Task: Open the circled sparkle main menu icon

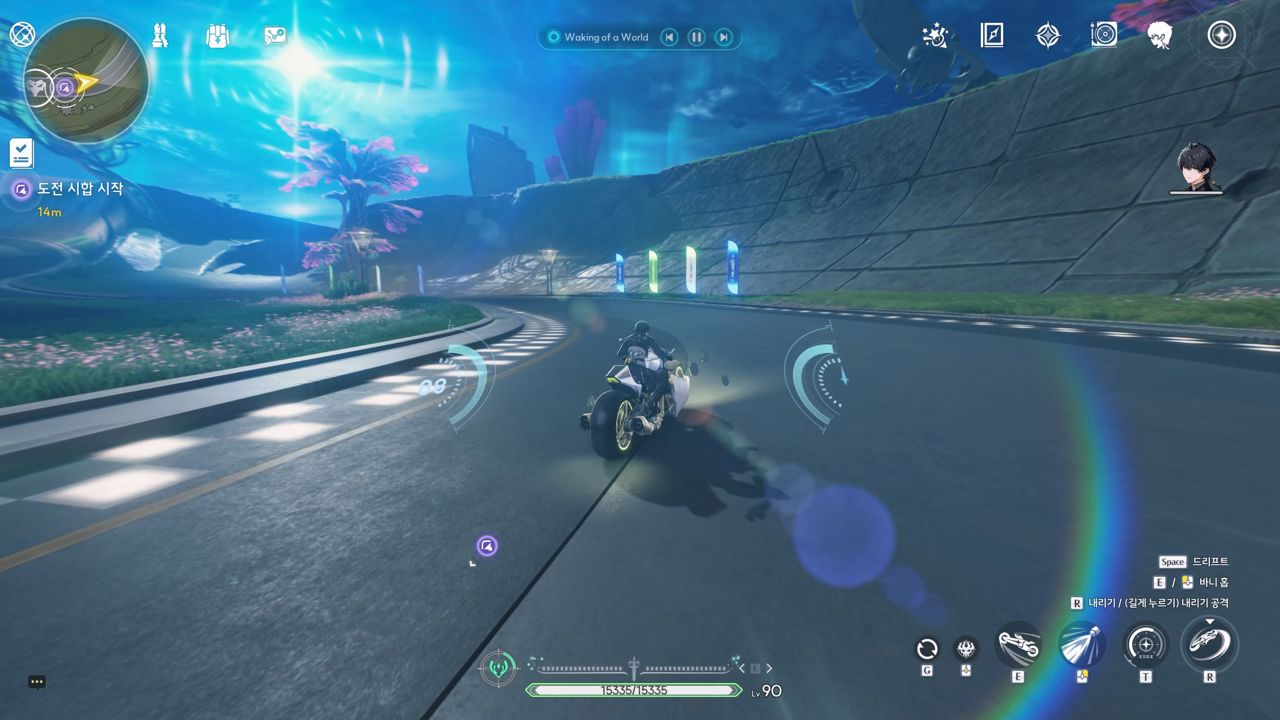Action: coord(1220,36)
